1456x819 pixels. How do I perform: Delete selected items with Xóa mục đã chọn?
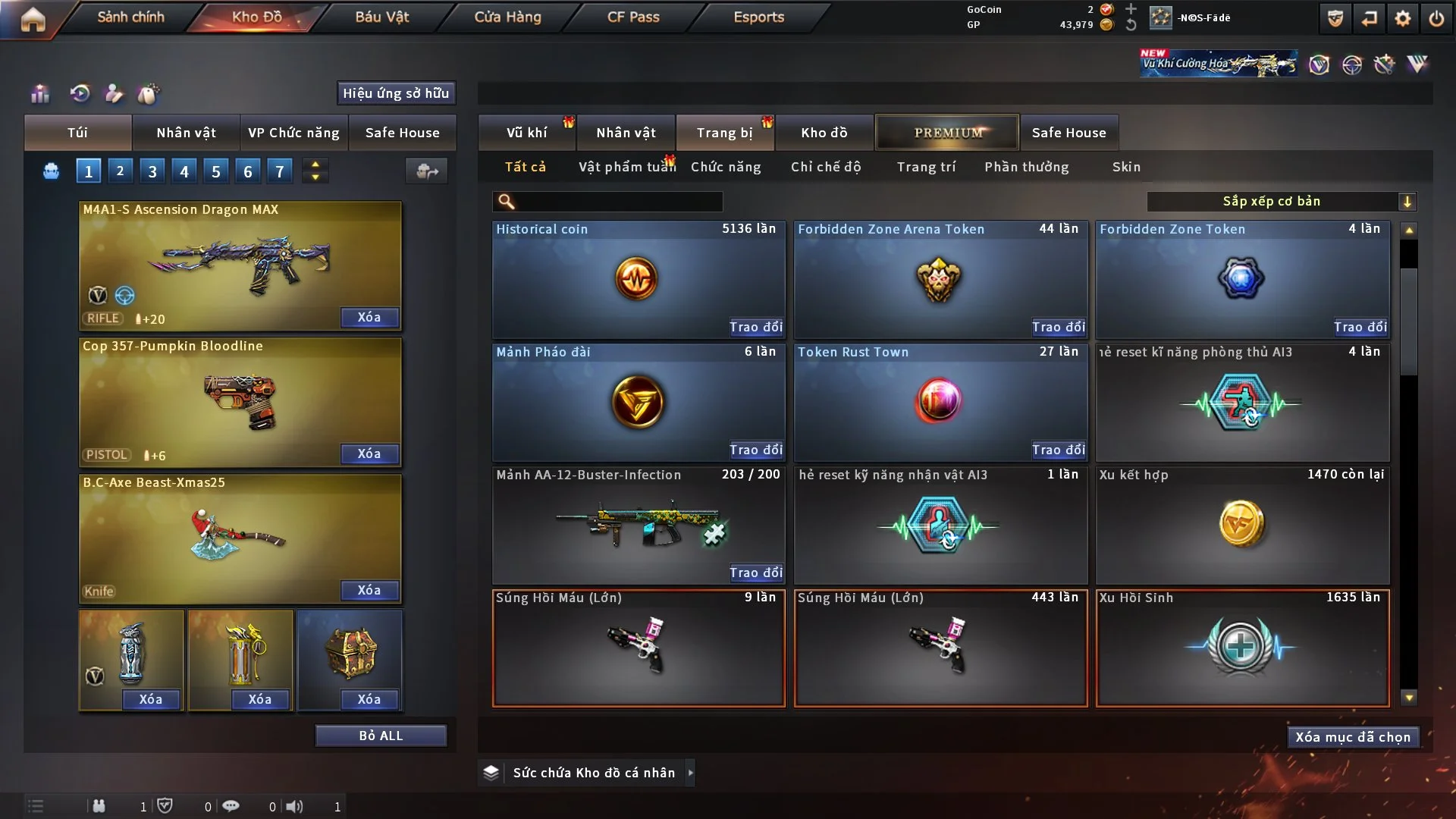1353,737
